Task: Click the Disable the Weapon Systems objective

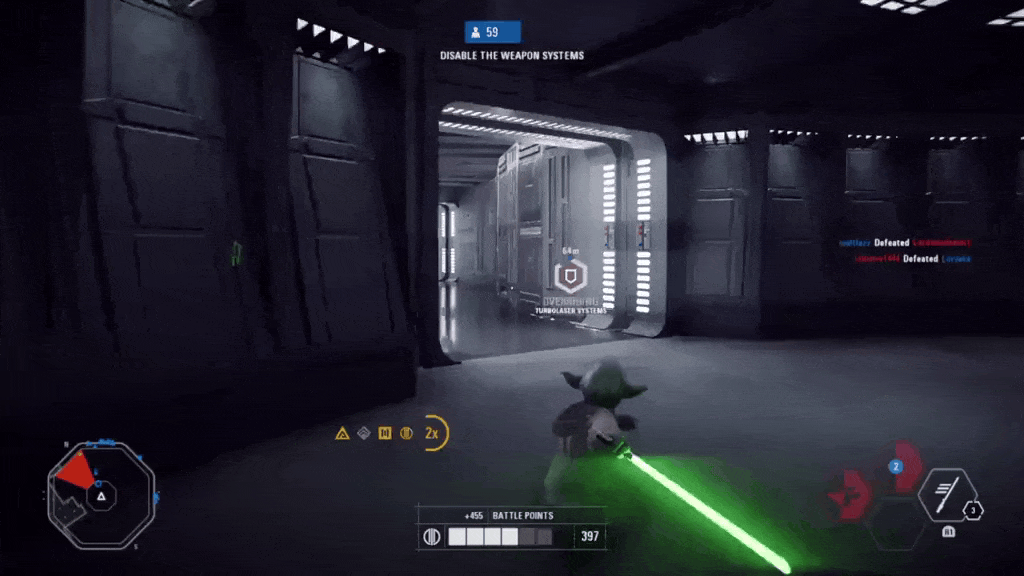Action: click(x=512, y=55)
